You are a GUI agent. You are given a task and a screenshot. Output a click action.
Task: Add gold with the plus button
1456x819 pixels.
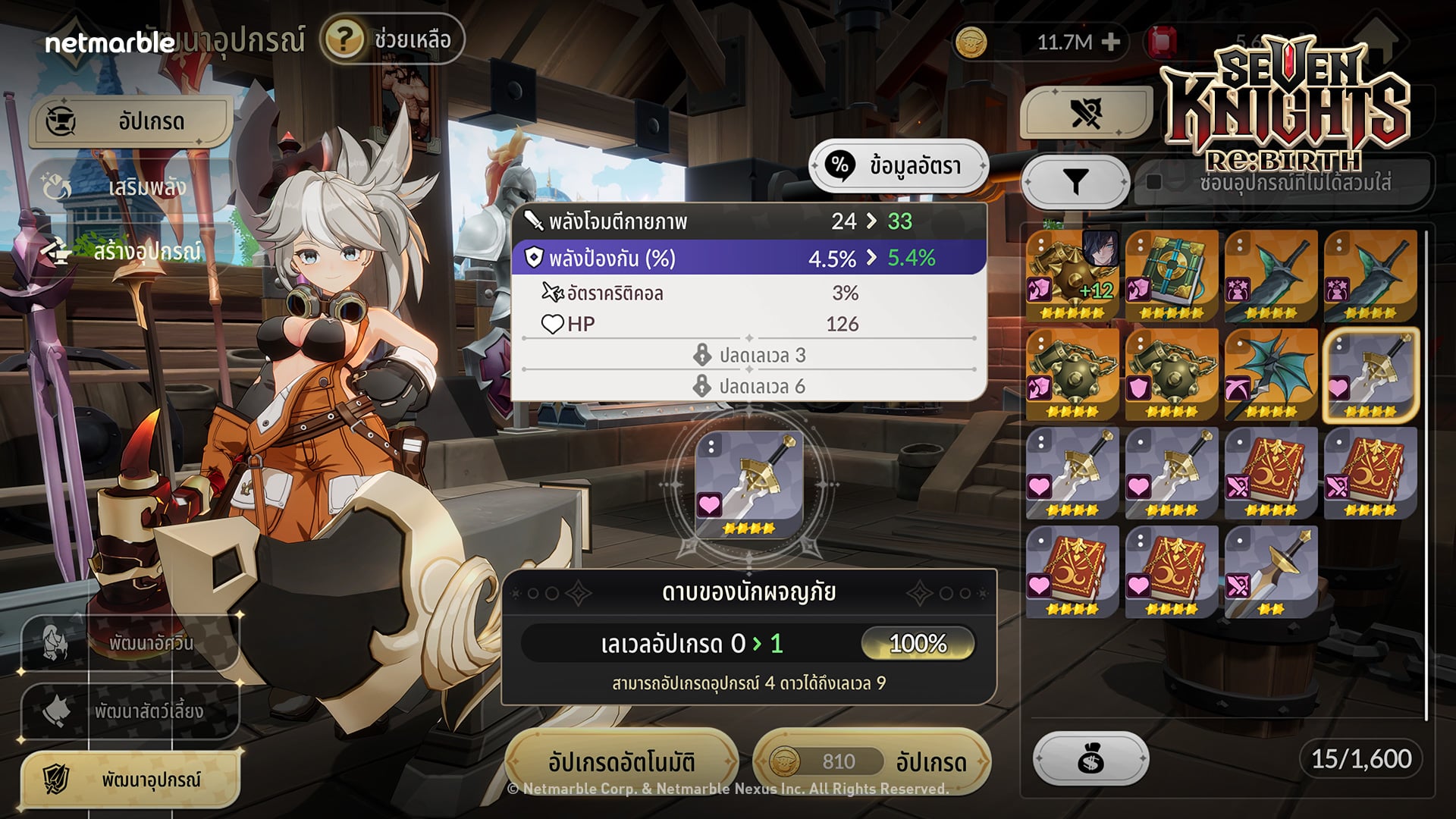pos(1111,42)
